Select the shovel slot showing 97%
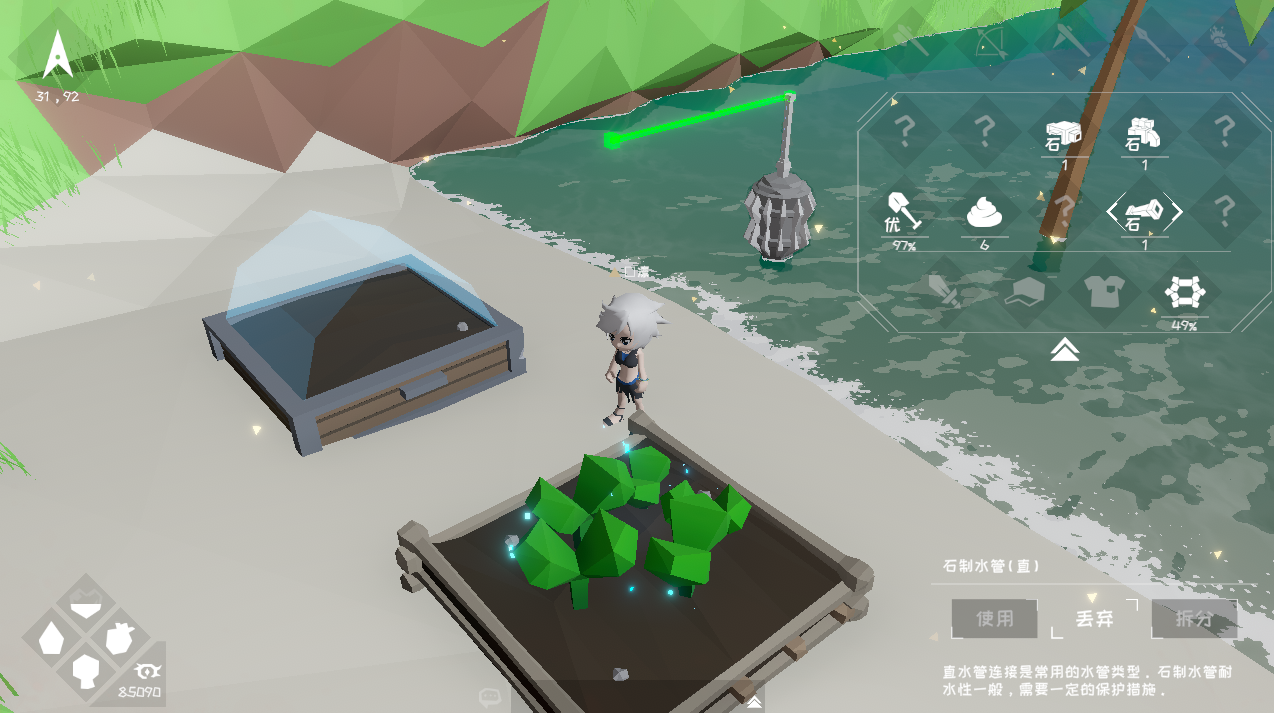The width and height of the screenshot is (1274, 713). (x=903, y=212)
